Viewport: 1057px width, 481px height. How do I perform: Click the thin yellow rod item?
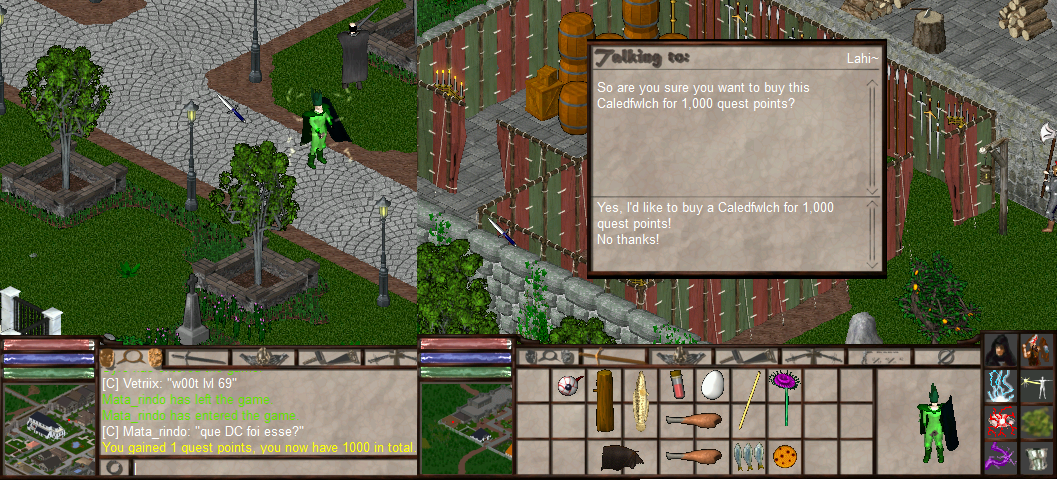click(749, 400)
